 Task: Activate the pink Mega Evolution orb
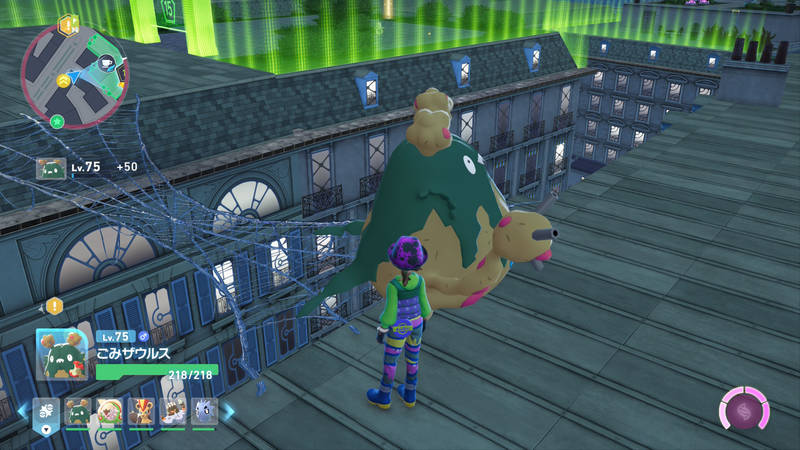(x=745, y=412)
